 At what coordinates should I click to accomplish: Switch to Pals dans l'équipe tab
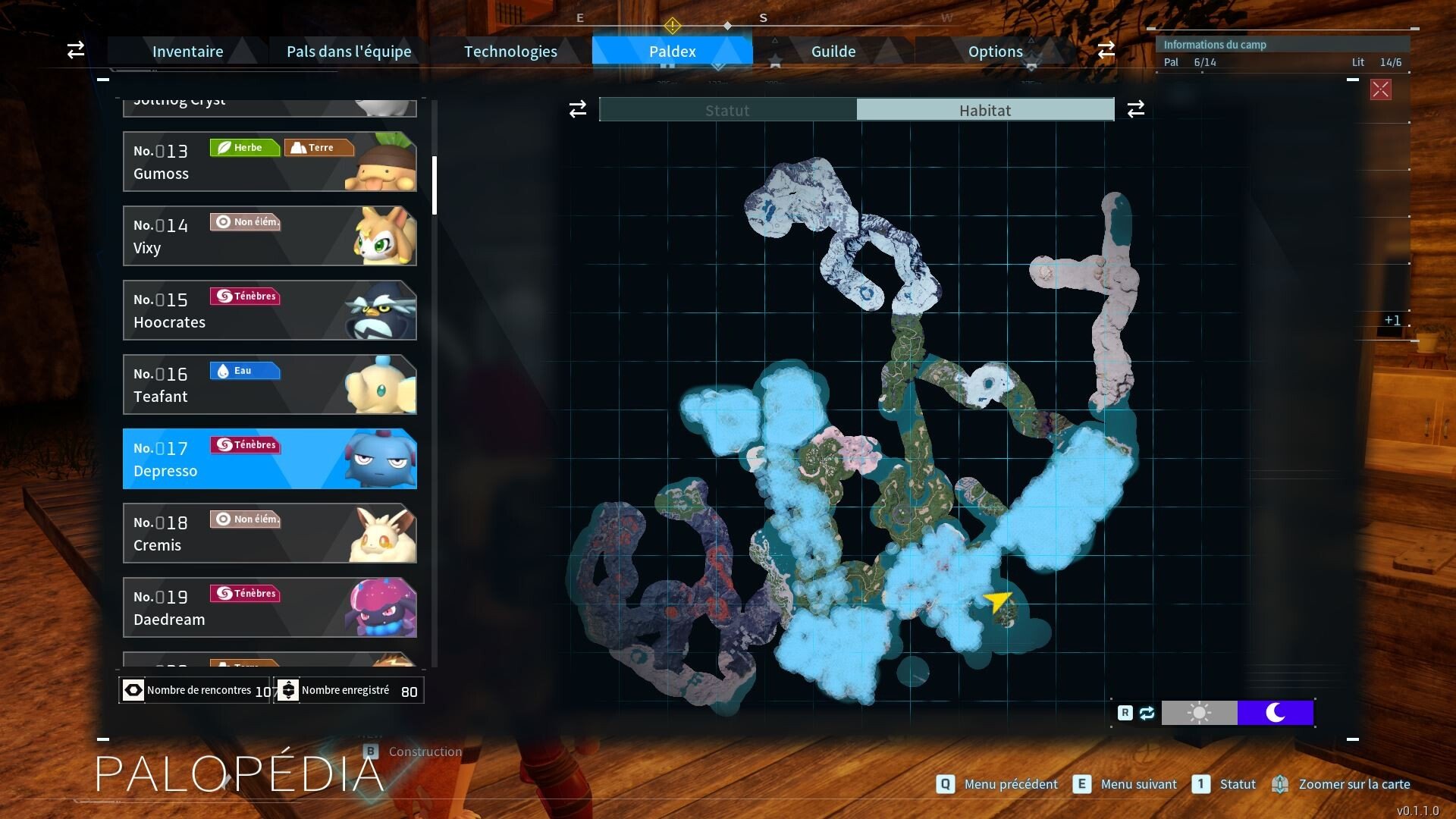point(349,52)
